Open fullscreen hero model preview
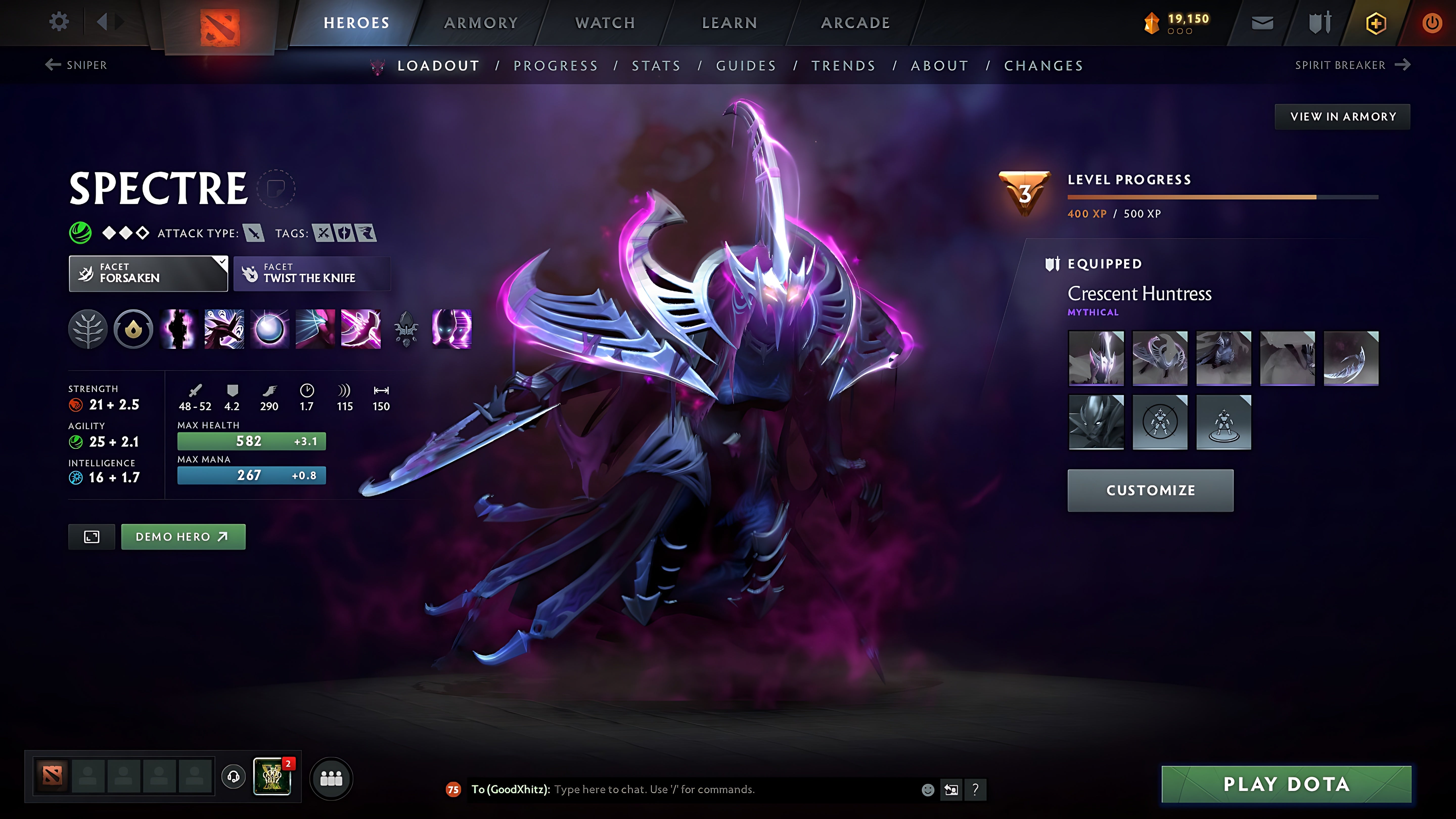Screen dimensions: 1456x819 coord(91,536)
